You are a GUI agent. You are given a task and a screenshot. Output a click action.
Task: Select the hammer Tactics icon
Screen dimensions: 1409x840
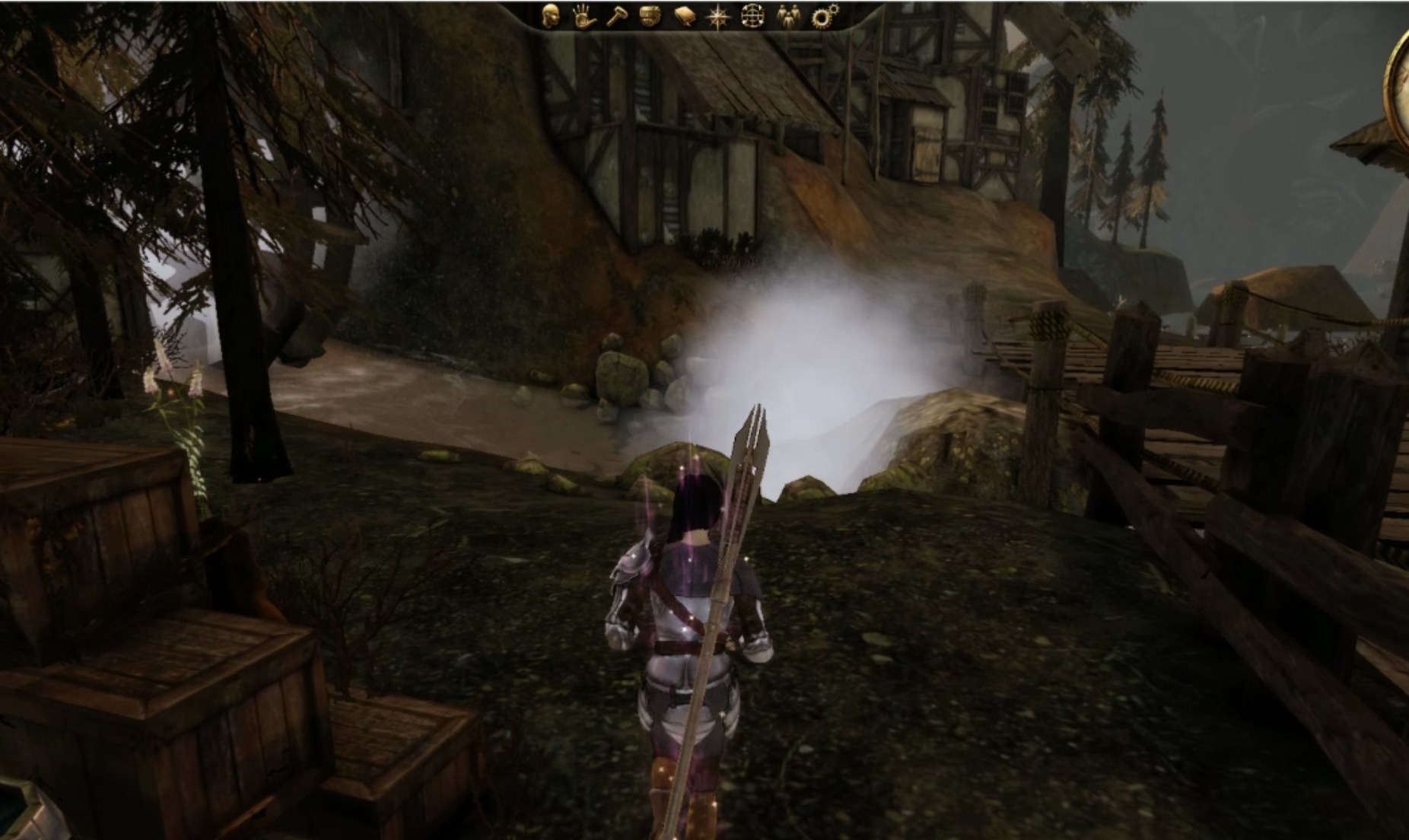(x=618, y=17)
